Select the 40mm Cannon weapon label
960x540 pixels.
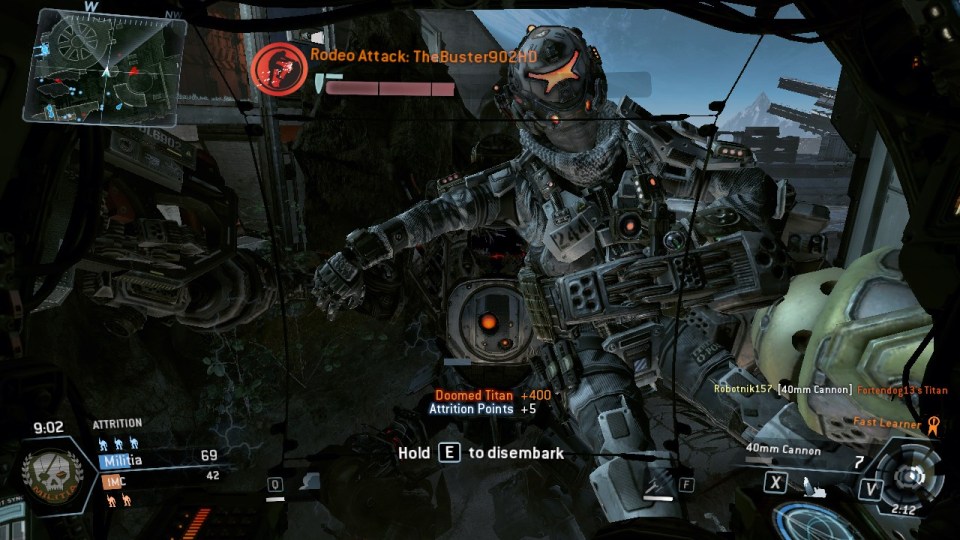tap(782, 450)
